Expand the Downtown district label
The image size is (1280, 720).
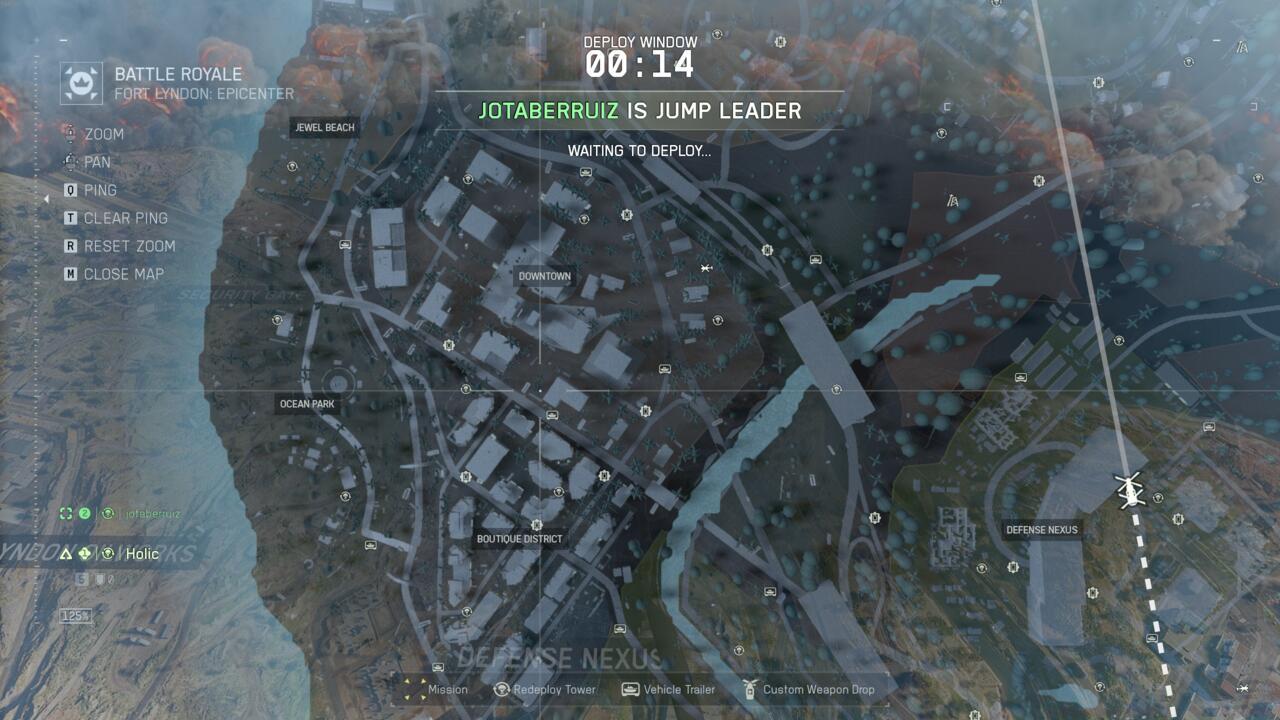click(545, 276)
